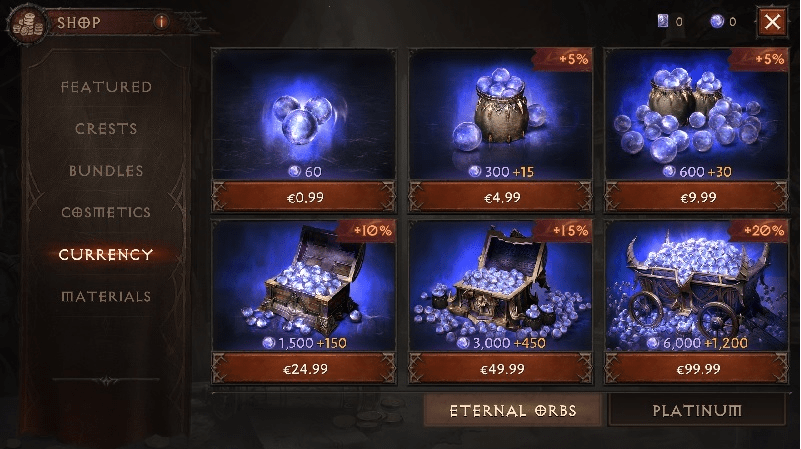Screen dimensions: 801x449
Task: Switch to the Platinum tab
Action: tap(697, 411)
